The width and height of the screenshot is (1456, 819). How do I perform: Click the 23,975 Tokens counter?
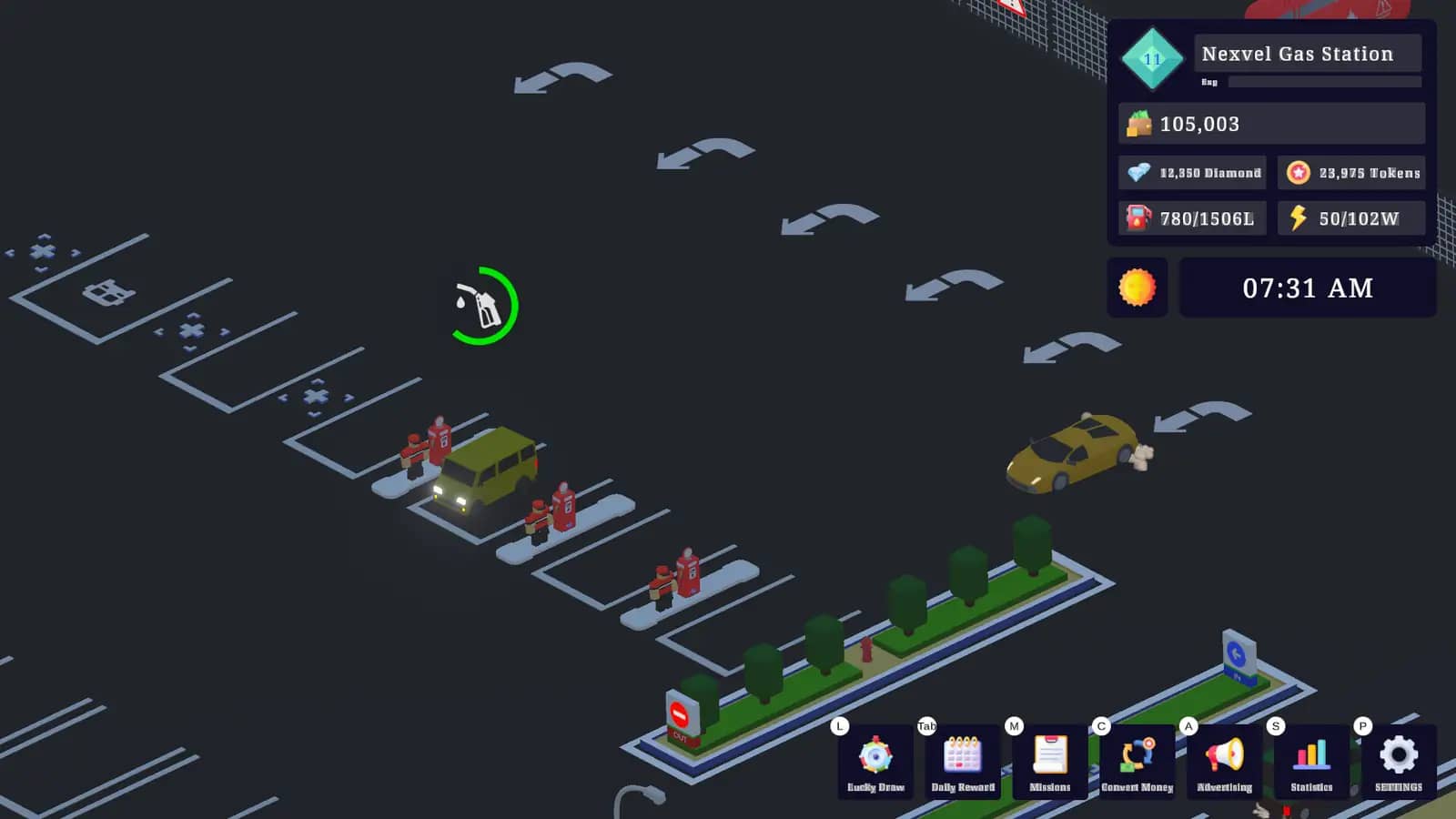coord(1369,173)
